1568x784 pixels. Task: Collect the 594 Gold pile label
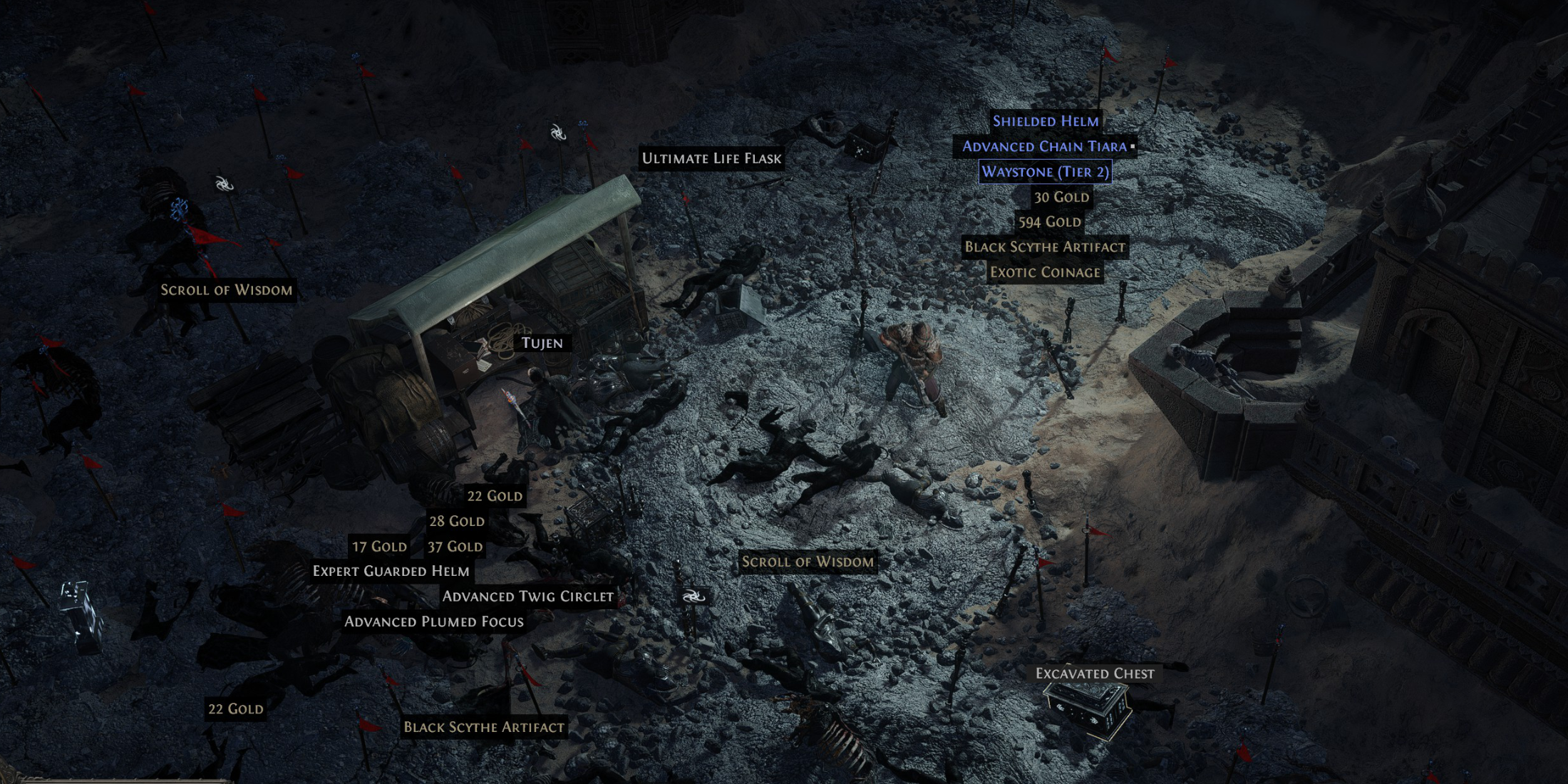[x=1049, y=222]
